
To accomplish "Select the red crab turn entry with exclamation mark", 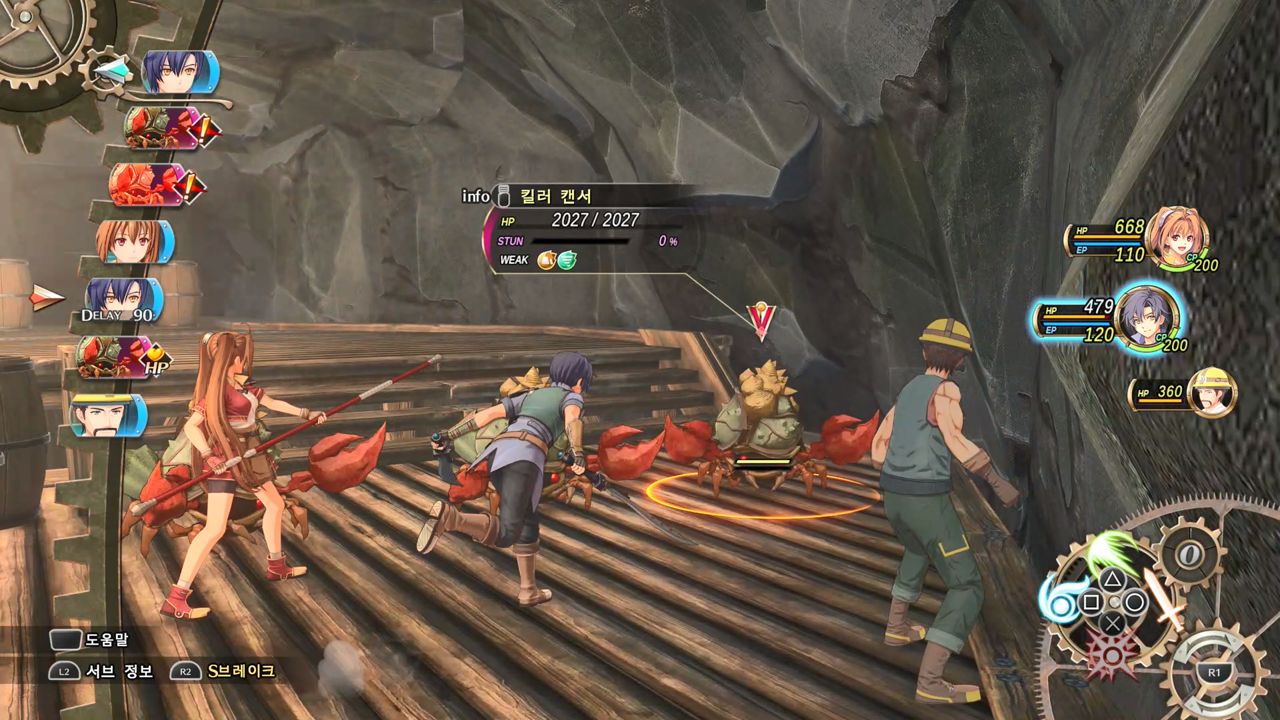I will 150,185.
